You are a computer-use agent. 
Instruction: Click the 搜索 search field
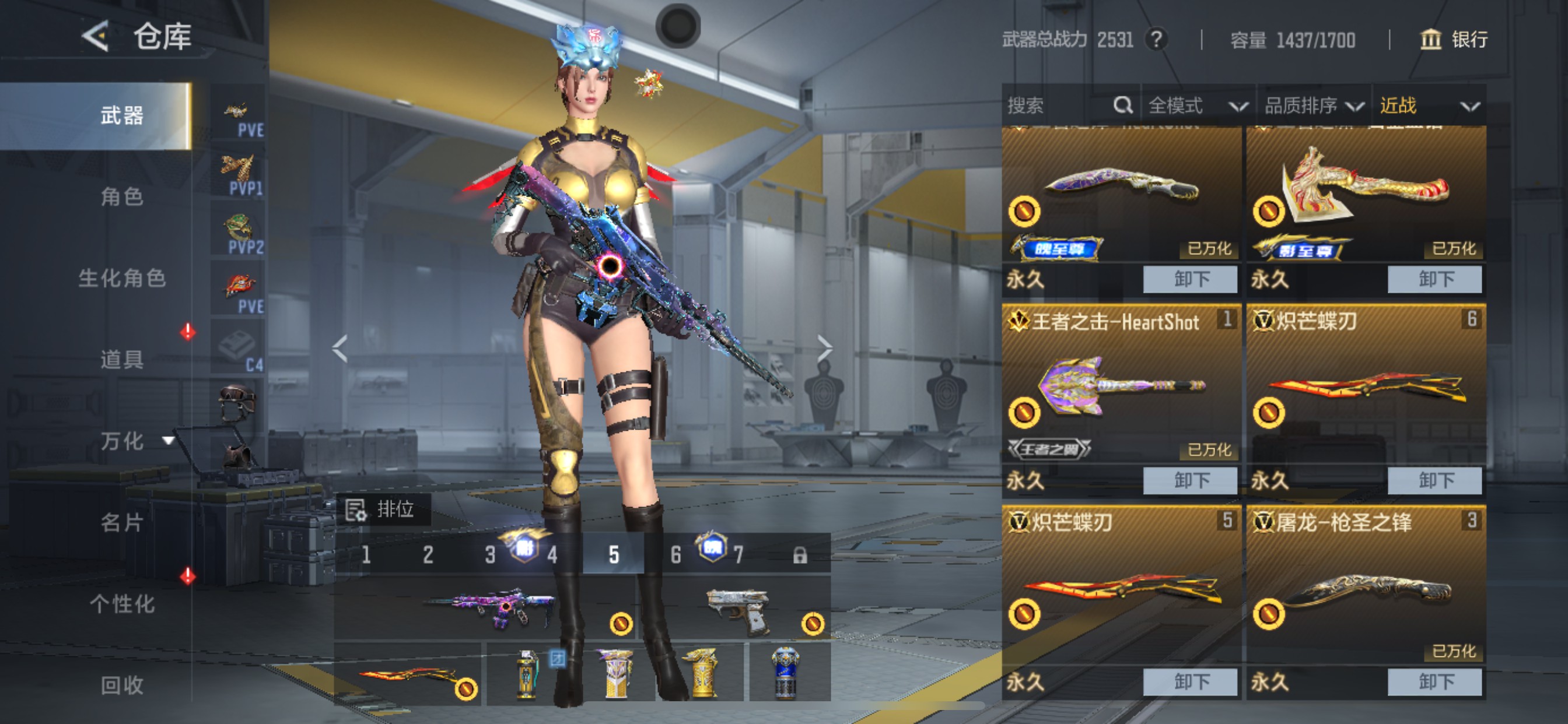[x=1059, y=106]
